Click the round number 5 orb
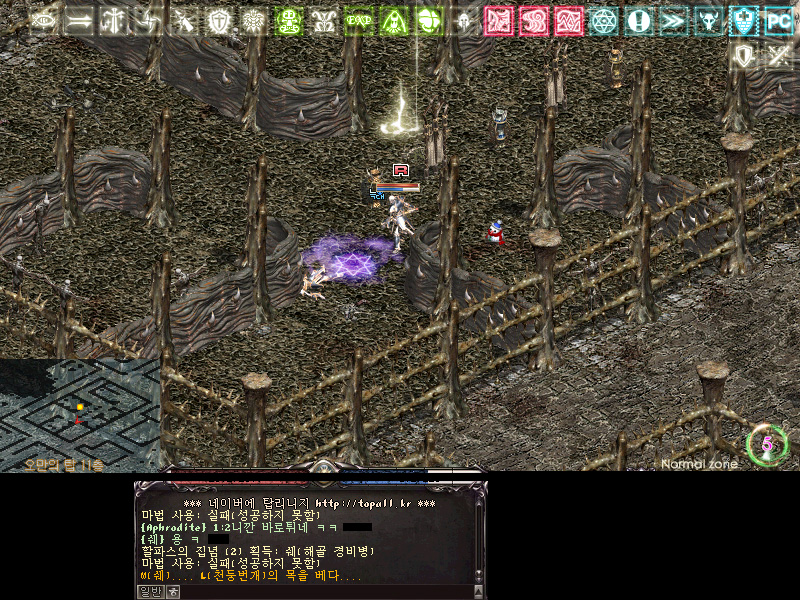 [x=767, y=445]
